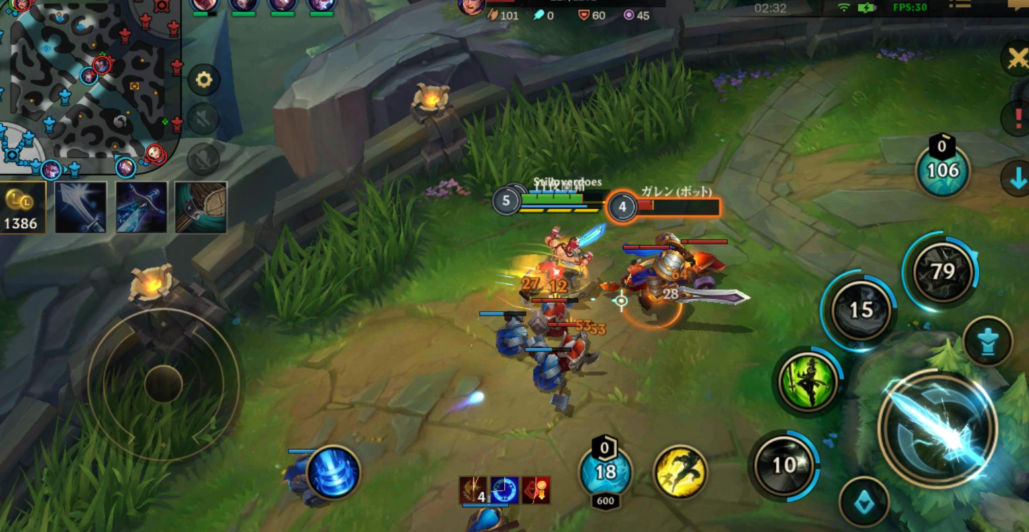Buy the recommended blue-glowing dagger item
The image size is (1029, 532).
point(140,206)
